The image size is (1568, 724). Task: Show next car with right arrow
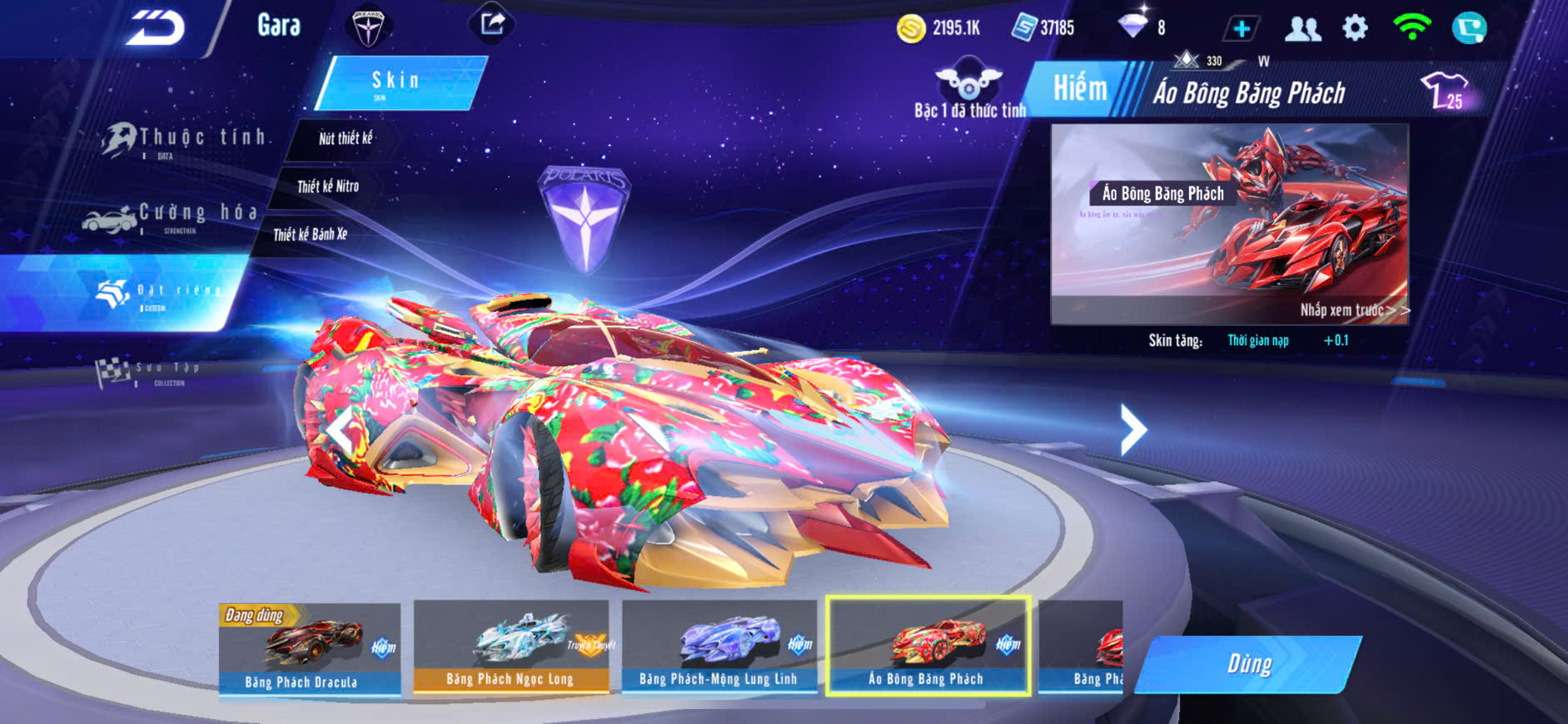point(1132,429)
